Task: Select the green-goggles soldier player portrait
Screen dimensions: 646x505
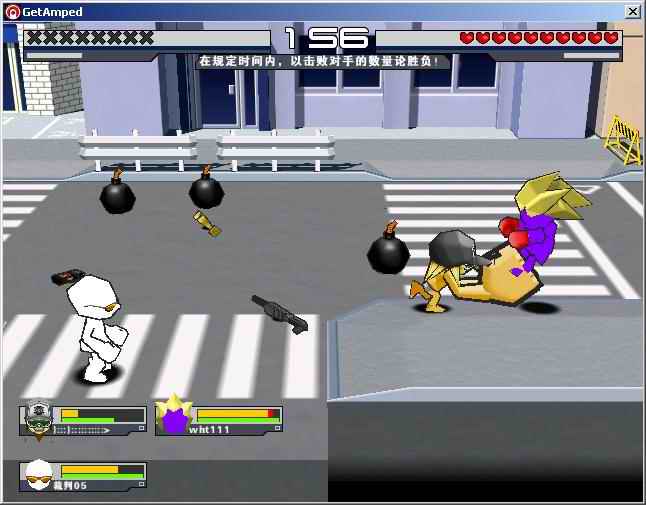Action: click(38, 419)
